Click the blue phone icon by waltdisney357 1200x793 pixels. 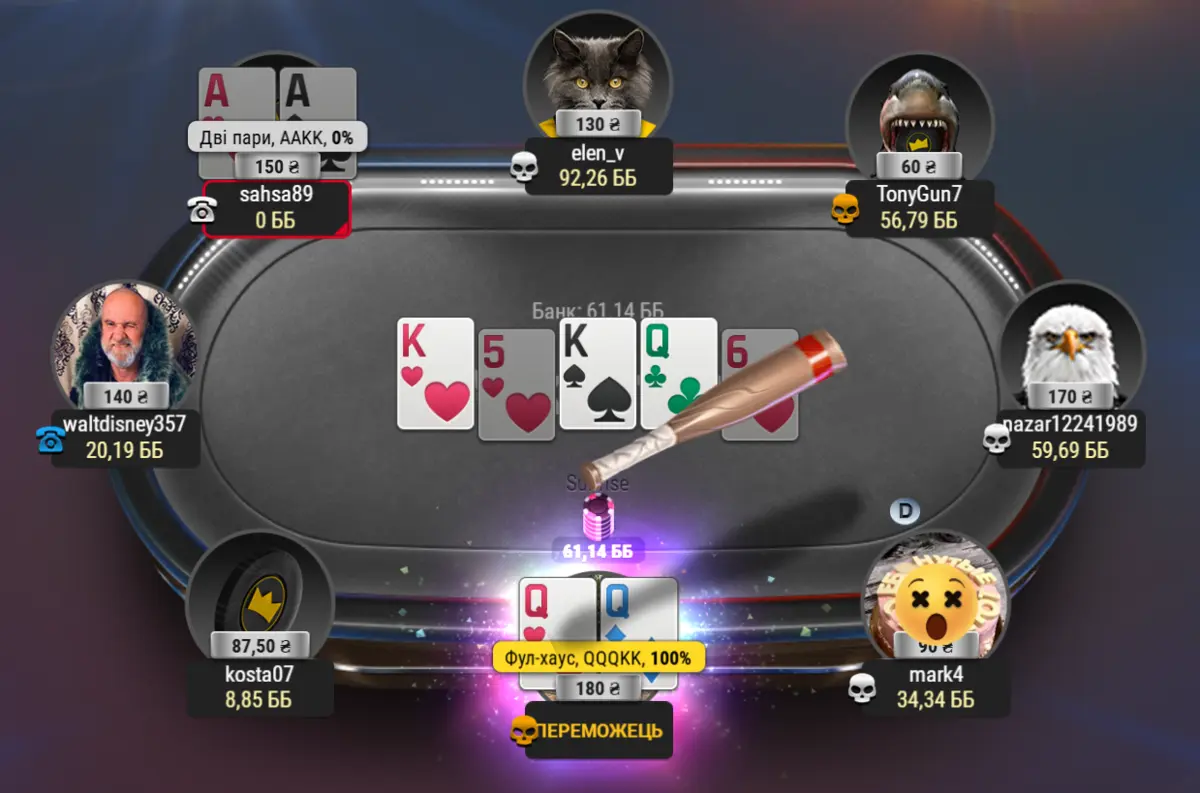pos(50,439)
